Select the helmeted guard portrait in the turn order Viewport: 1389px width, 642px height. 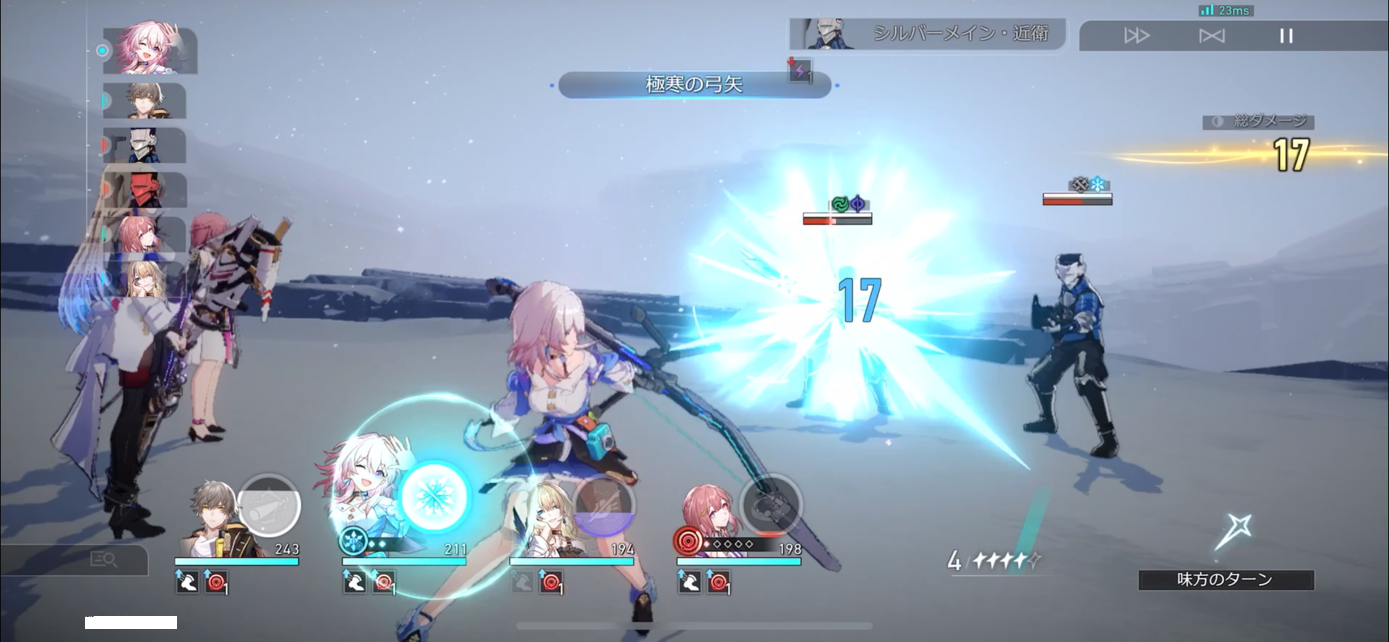click(150, 145)
